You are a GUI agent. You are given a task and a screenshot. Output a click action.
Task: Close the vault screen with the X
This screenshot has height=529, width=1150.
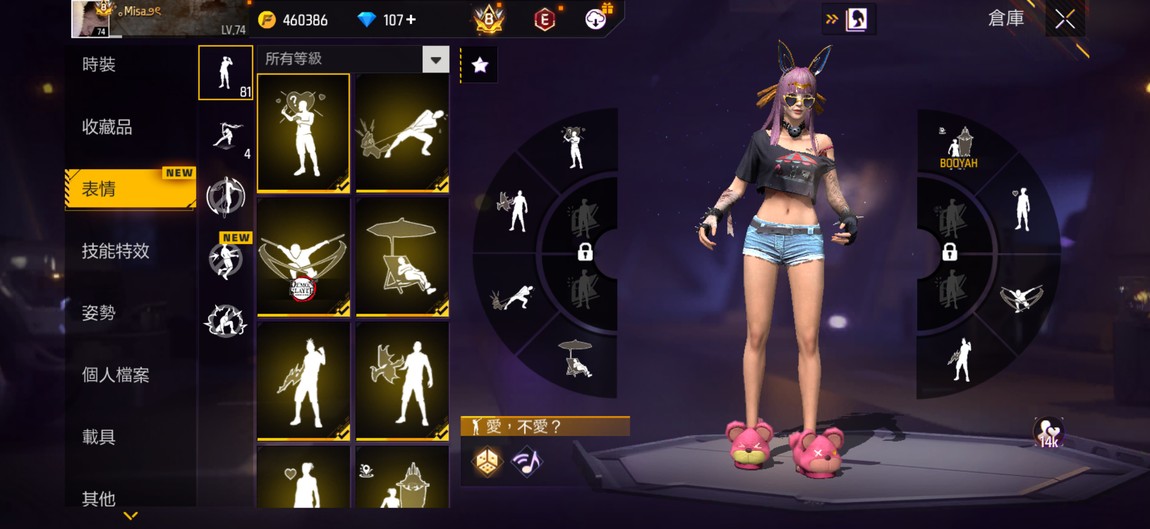[x=1065, y=19]
